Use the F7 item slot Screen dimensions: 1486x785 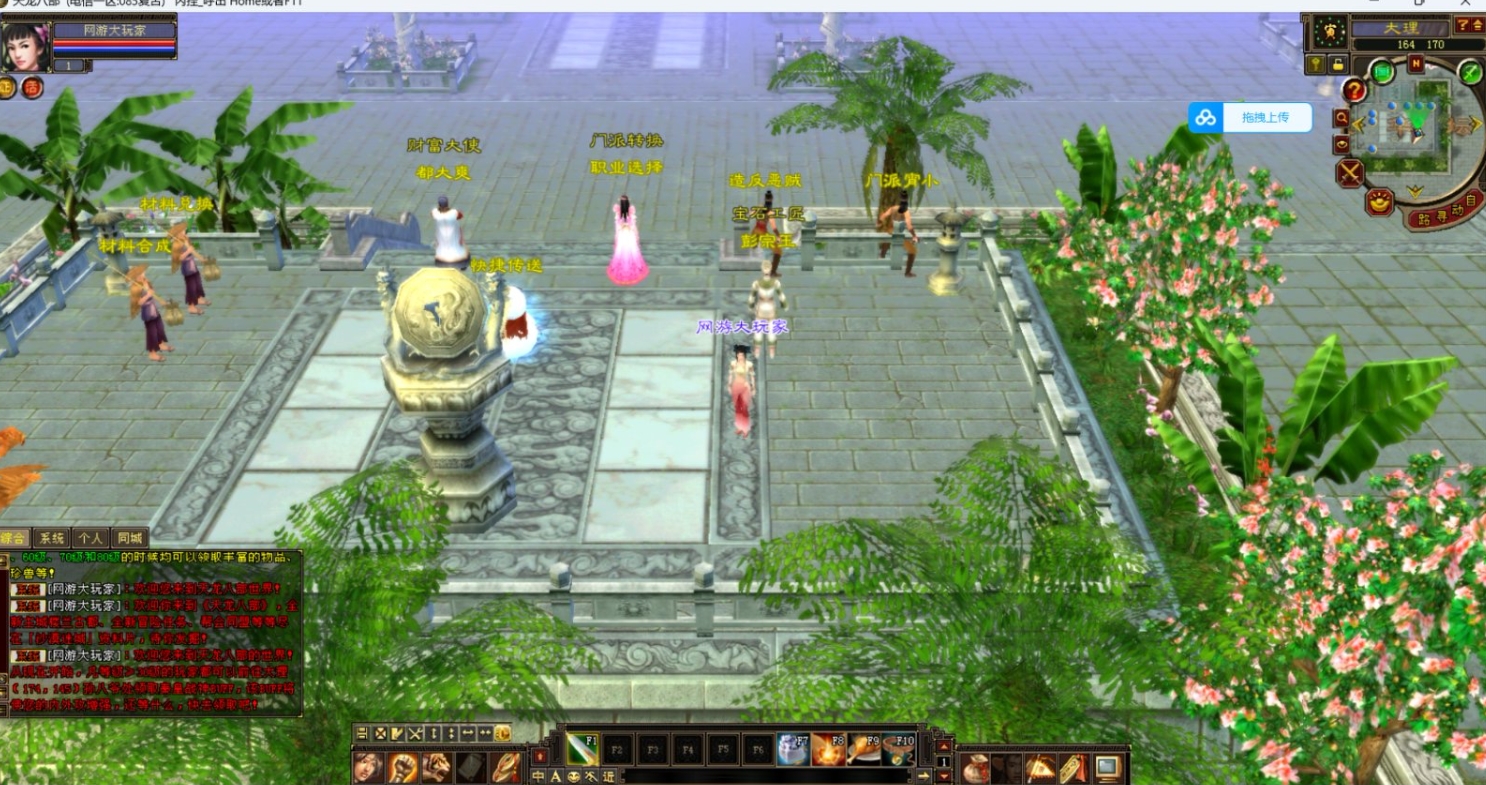(793, 748)
